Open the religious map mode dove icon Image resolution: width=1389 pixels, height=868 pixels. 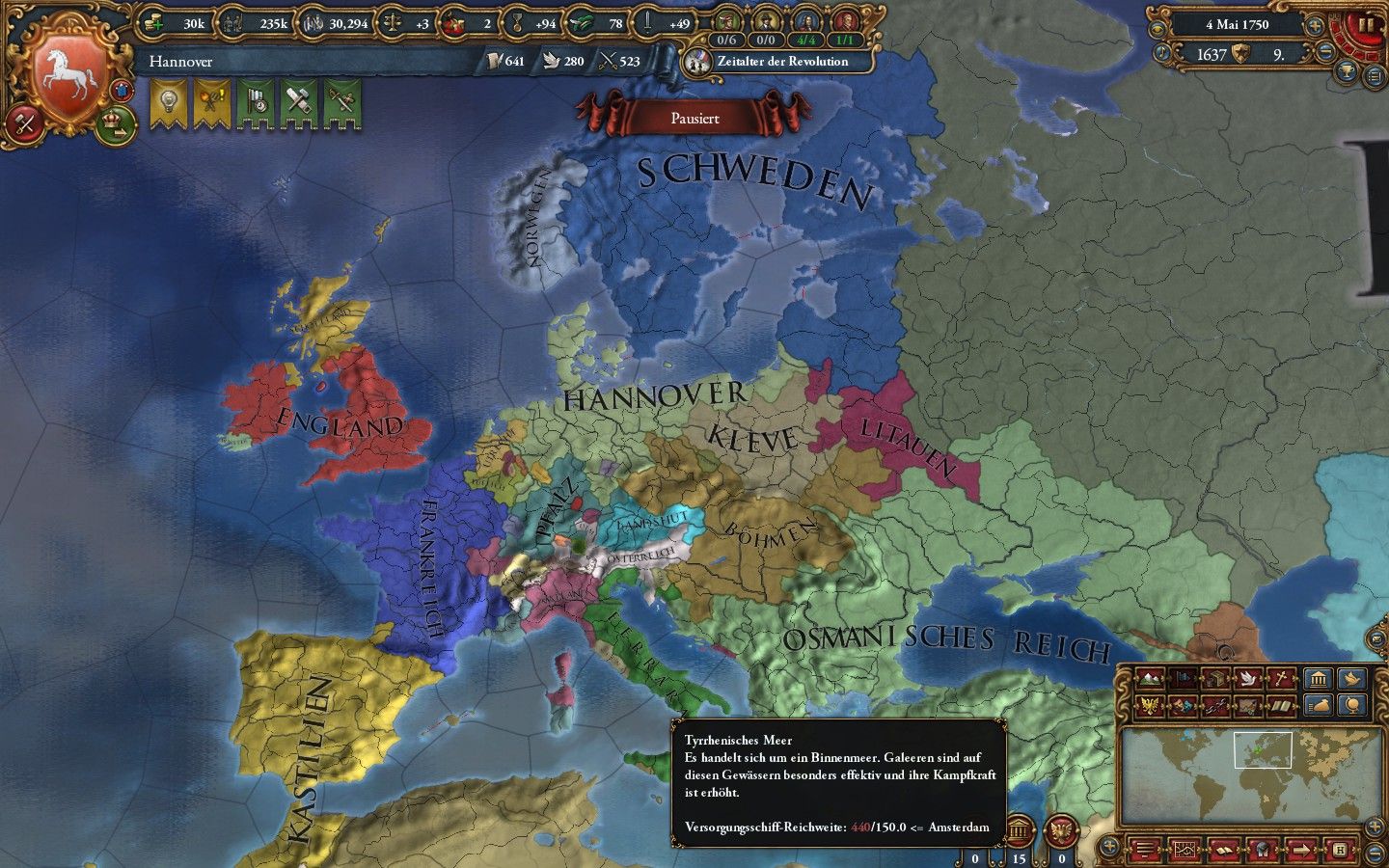tap(1248, 679)
